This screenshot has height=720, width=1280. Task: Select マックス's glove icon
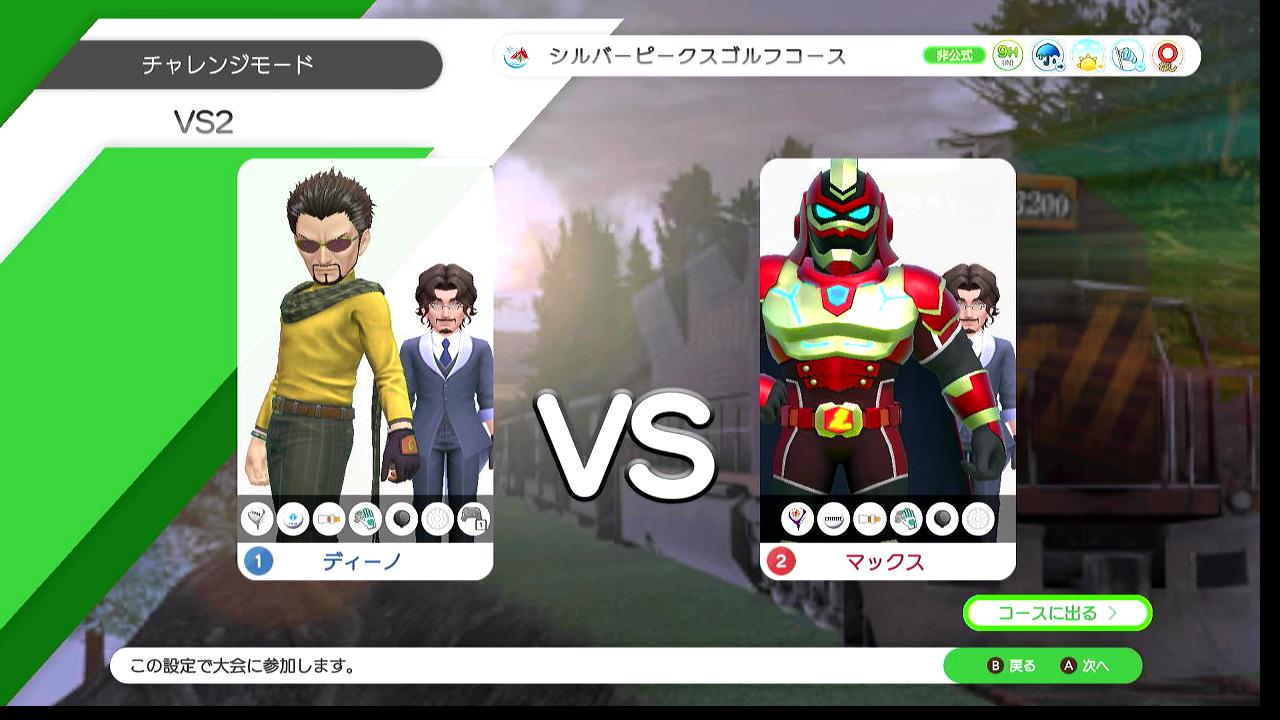906,519
